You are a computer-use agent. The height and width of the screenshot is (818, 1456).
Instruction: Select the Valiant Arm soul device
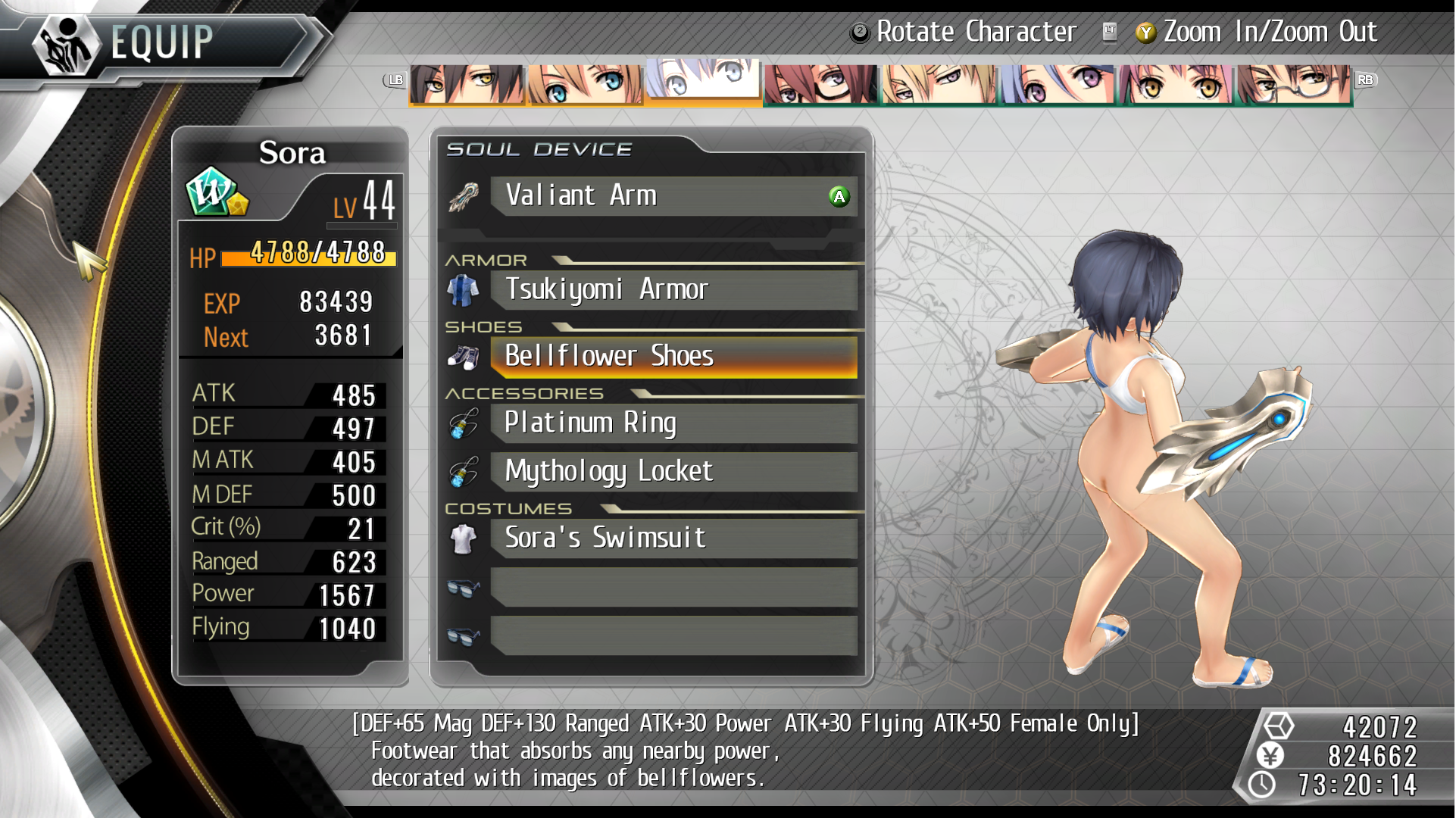pos(673,196)
